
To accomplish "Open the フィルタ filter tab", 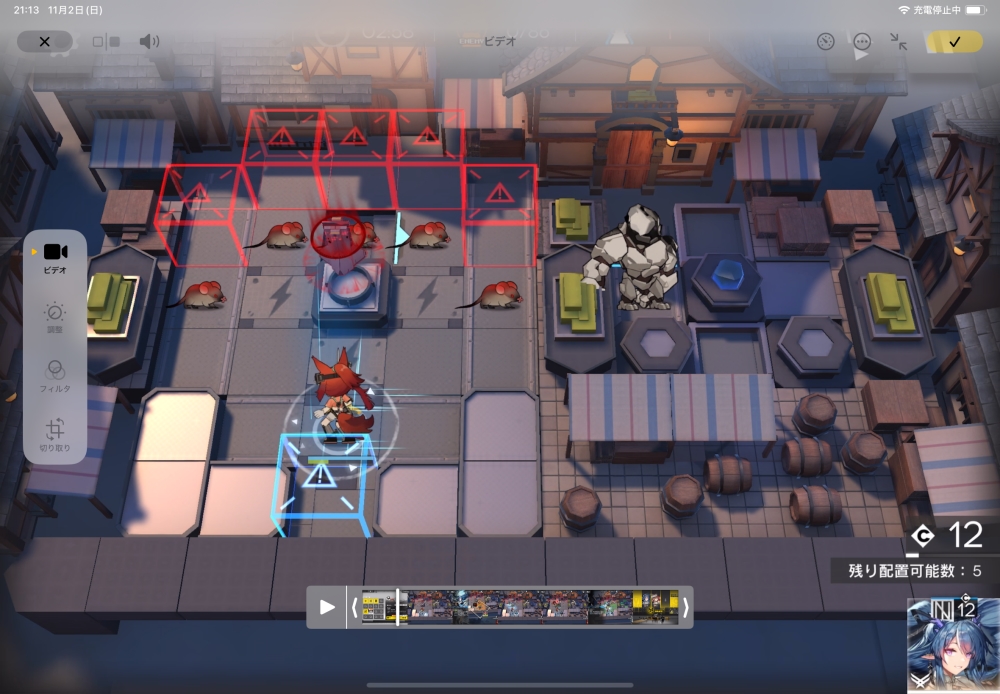I will (55, 375).
